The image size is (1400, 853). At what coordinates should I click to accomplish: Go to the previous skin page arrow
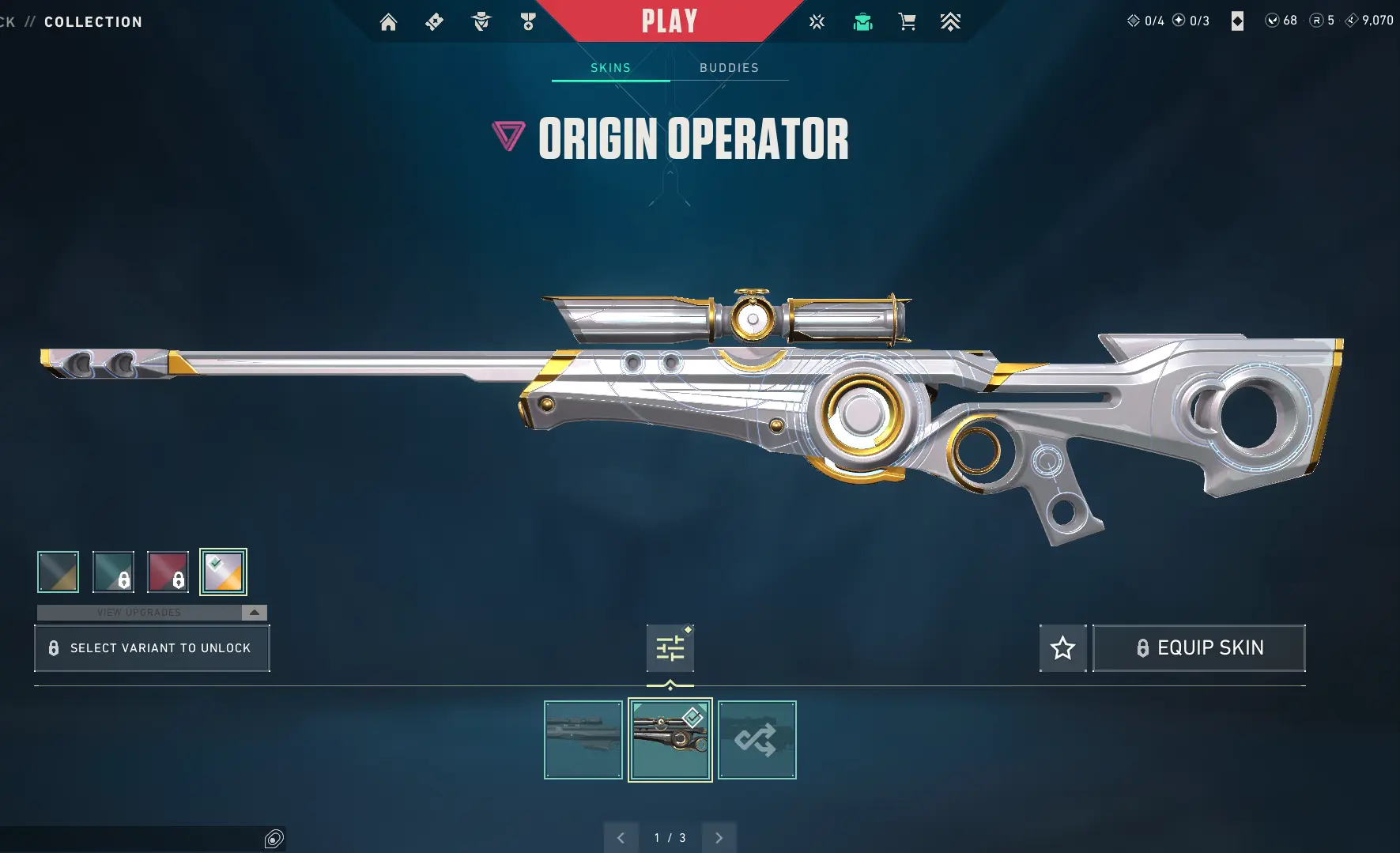[x=621, y=838]
